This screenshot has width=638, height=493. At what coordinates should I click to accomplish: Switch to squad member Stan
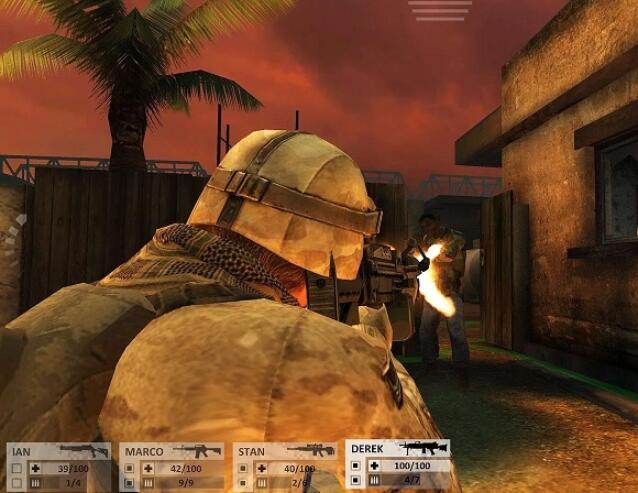point(253,452)
